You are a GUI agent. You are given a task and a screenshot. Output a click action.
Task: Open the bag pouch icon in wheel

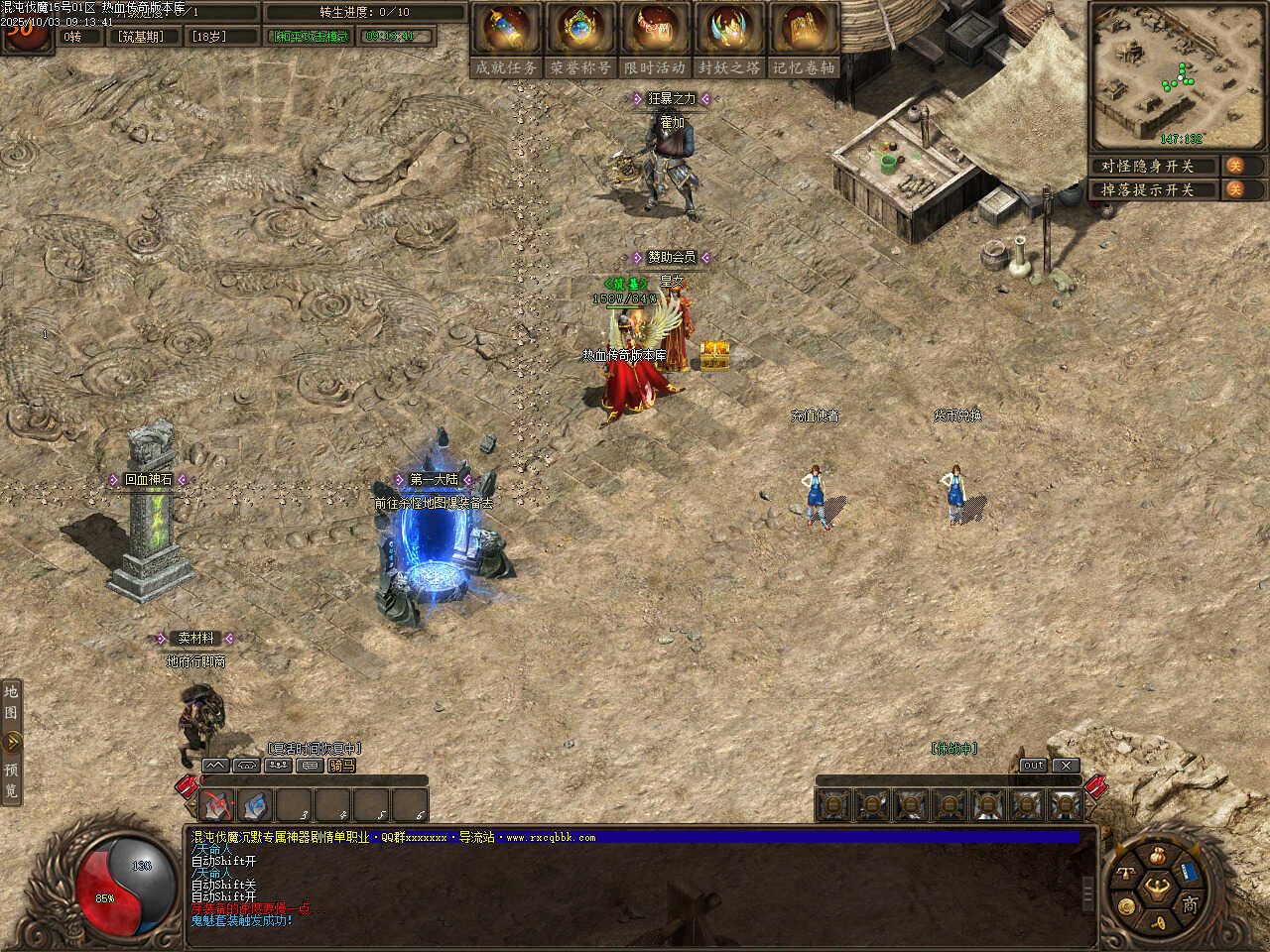(1157, 856)
